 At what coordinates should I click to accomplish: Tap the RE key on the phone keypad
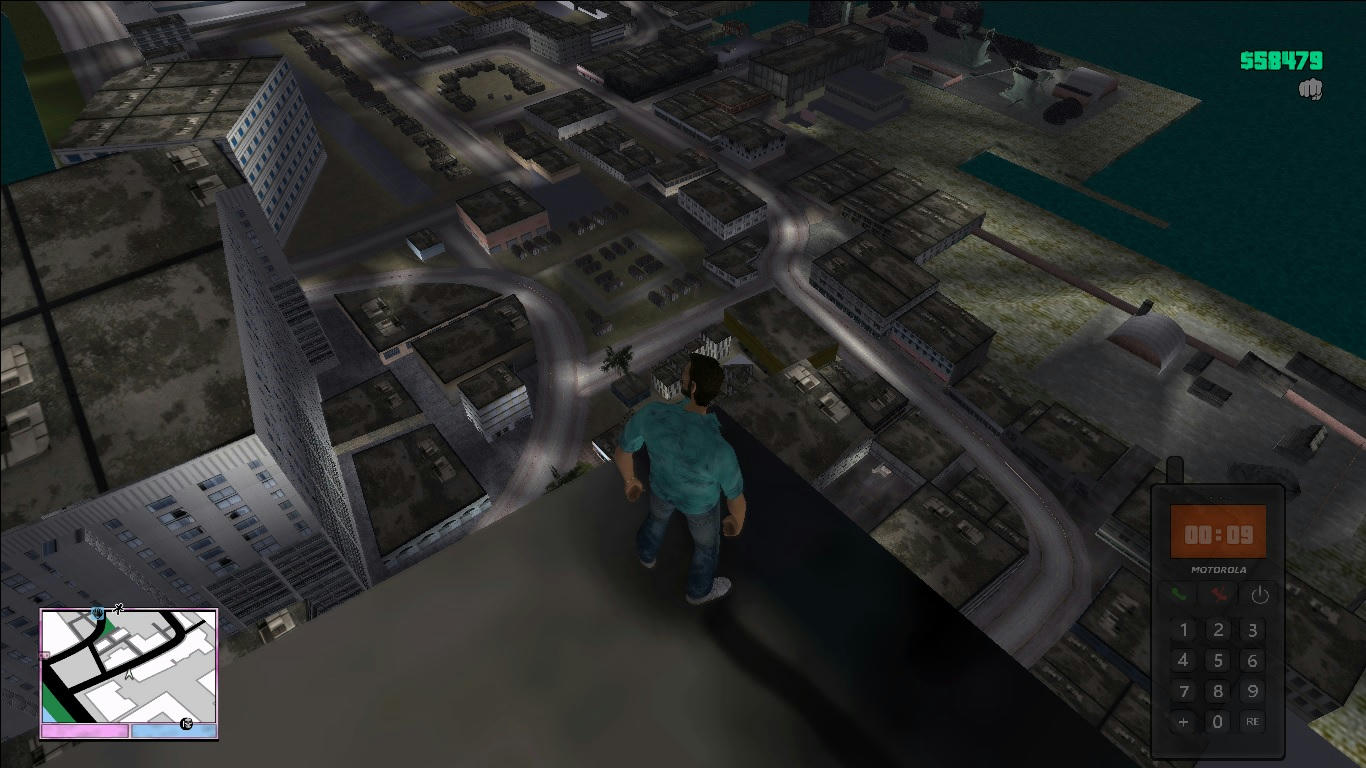pos(1253,720)
